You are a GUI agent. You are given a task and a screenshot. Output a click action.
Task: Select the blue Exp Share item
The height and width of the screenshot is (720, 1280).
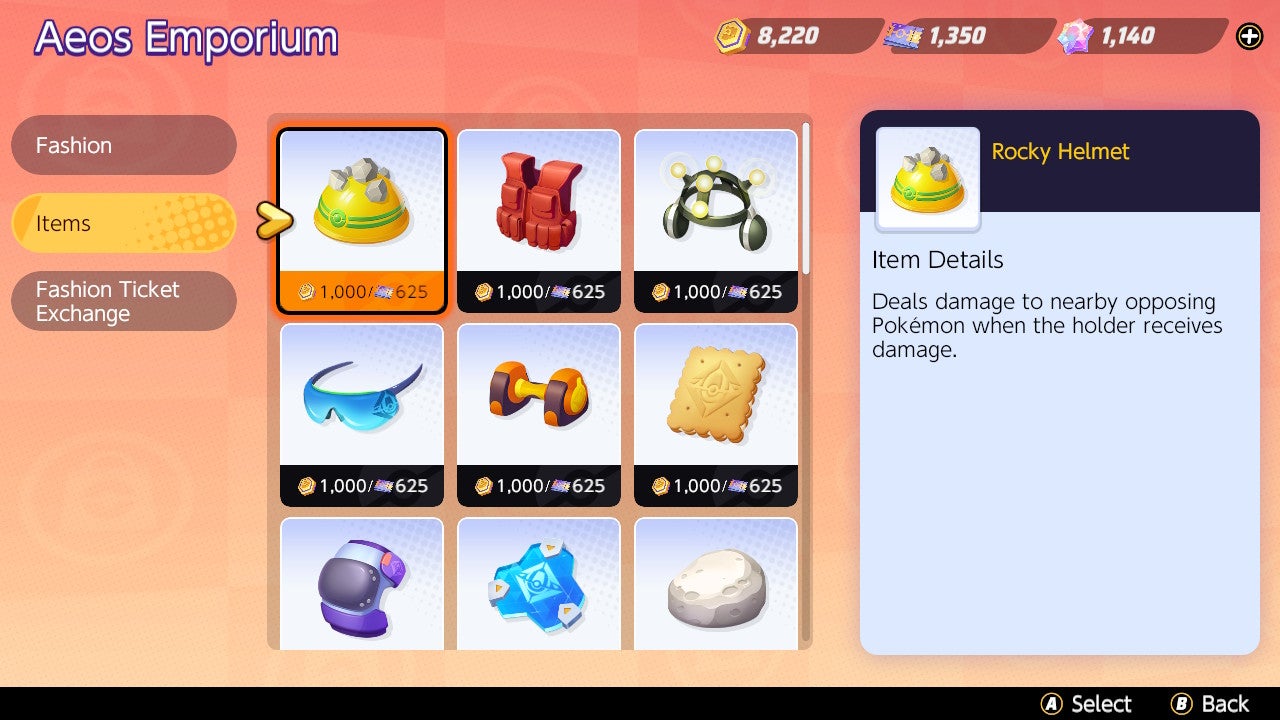pyautogui.click(x=538, y=585)
